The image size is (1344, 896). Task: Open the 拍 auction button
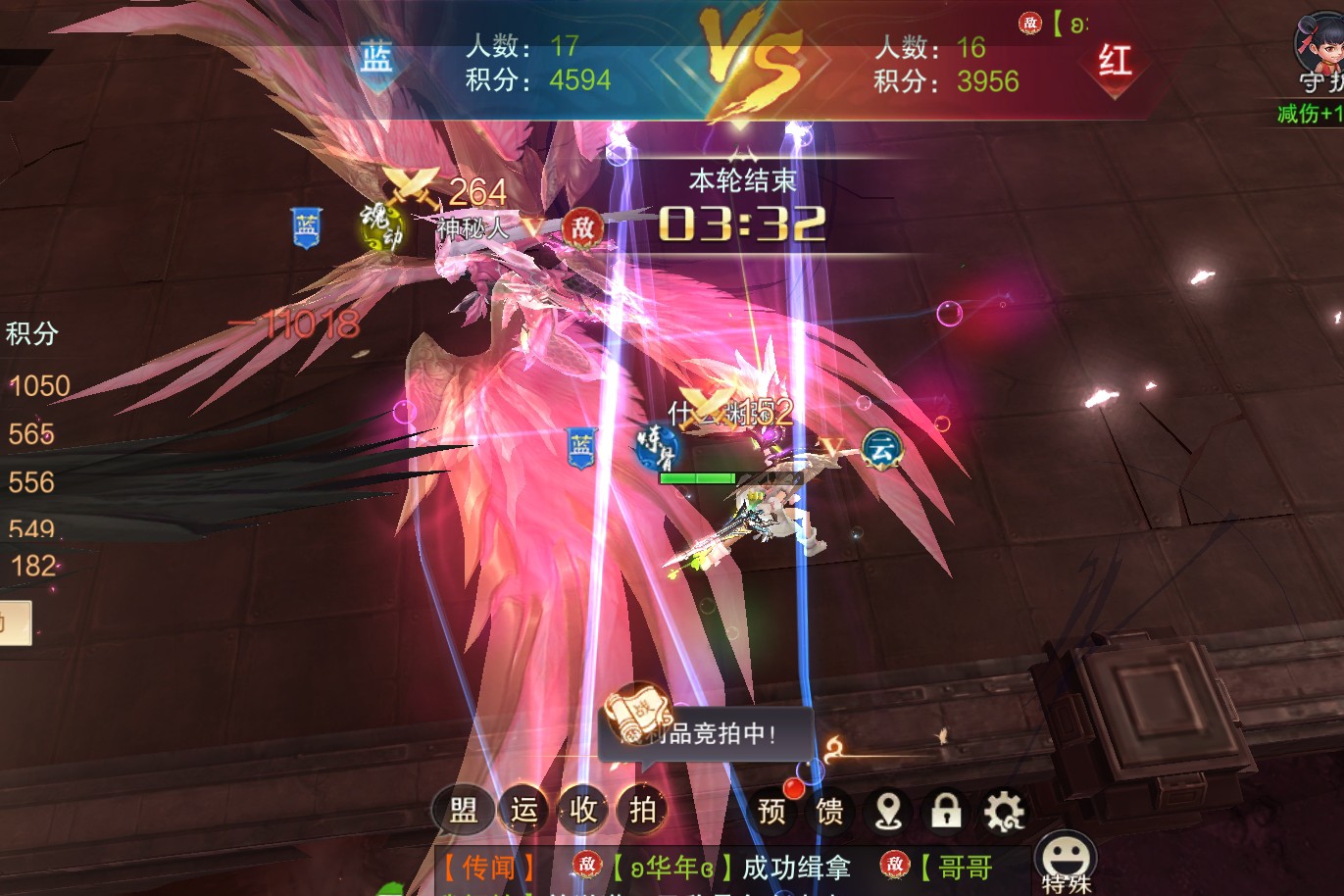point(643,811)
